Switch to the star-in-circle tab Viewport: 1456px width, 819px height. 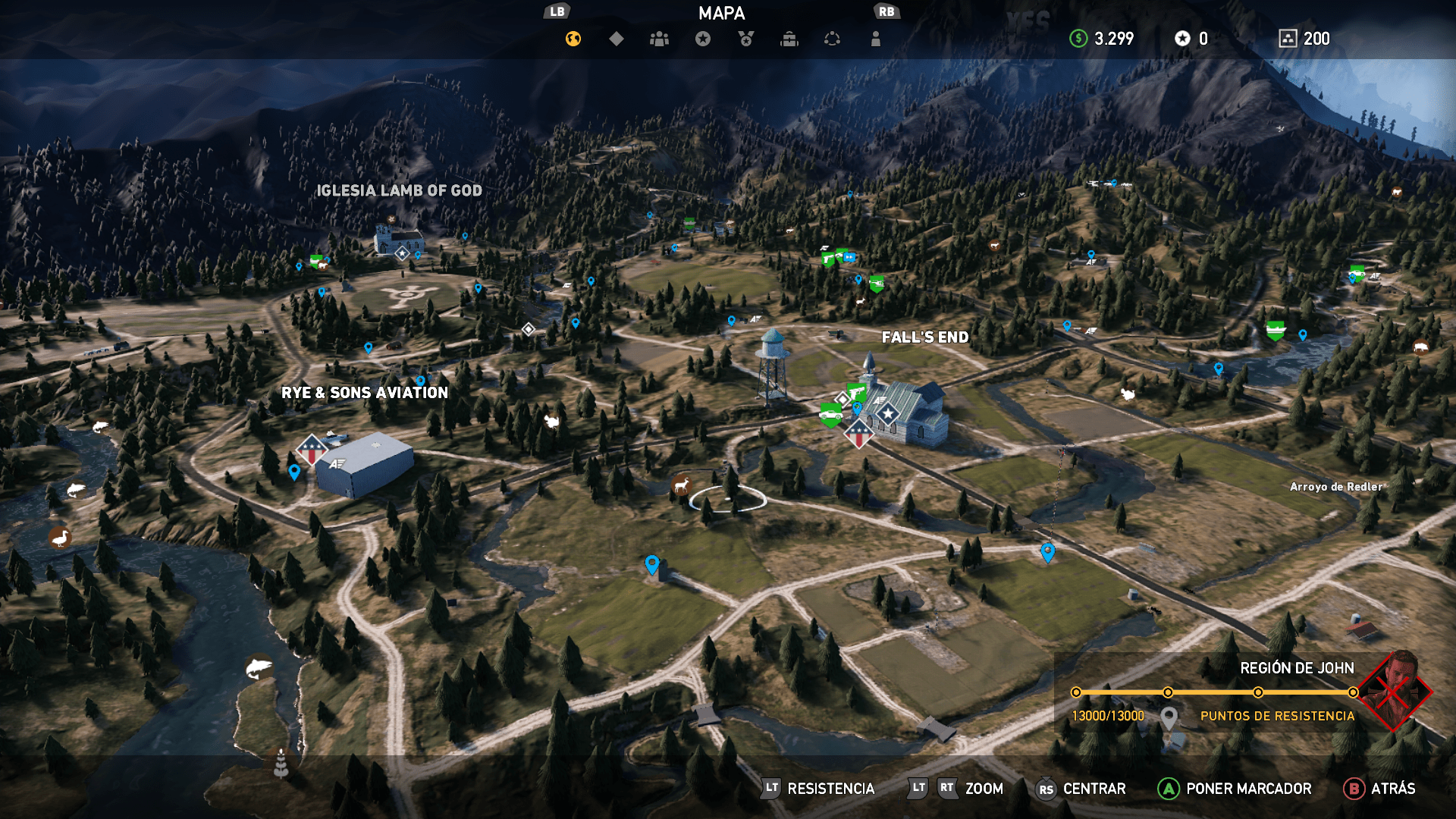click(x=703, y=39)
